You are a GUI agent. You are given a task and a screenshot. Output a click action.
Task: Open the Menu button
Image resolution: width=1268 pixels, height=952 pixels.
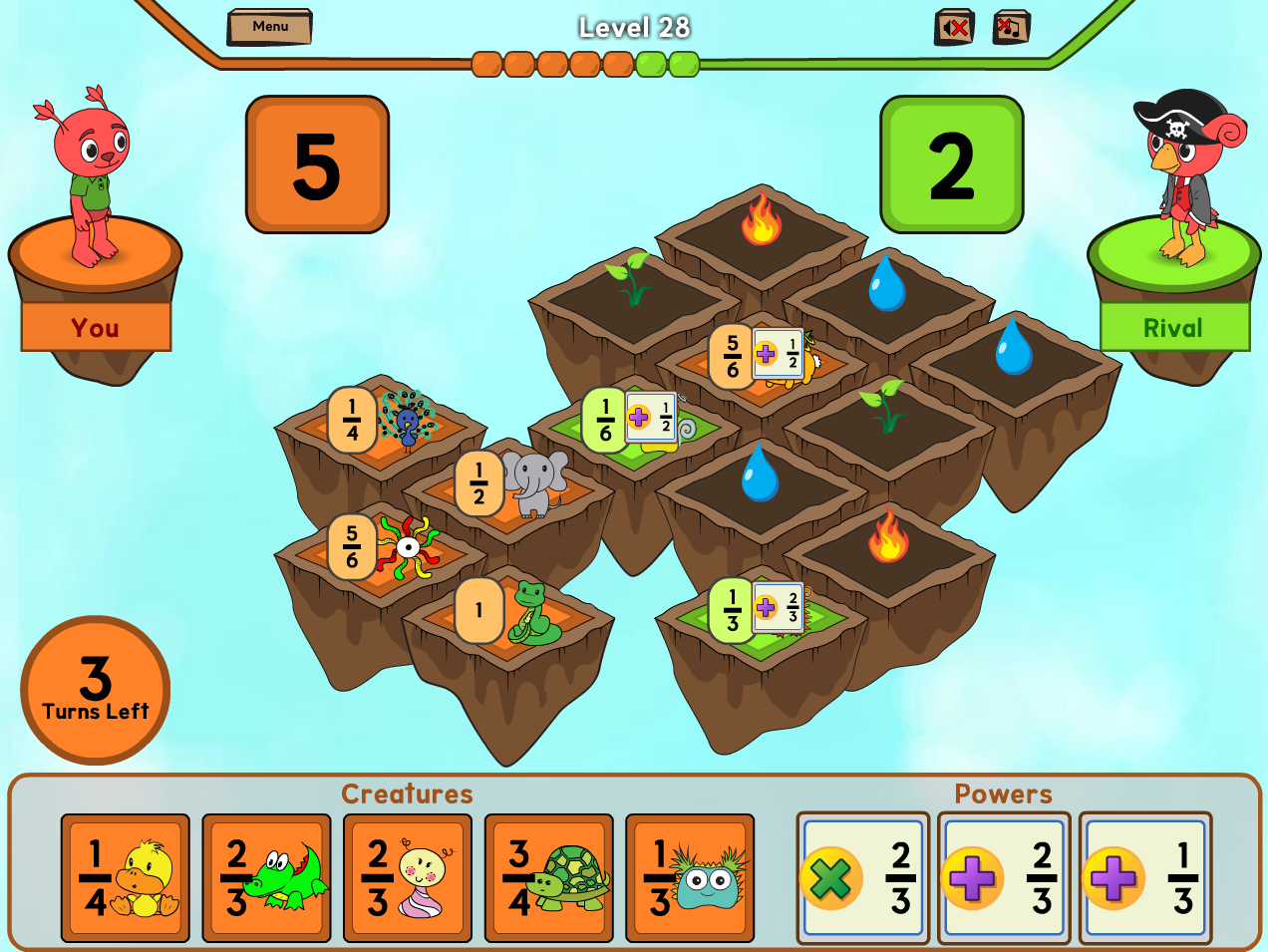click(269, 27)
